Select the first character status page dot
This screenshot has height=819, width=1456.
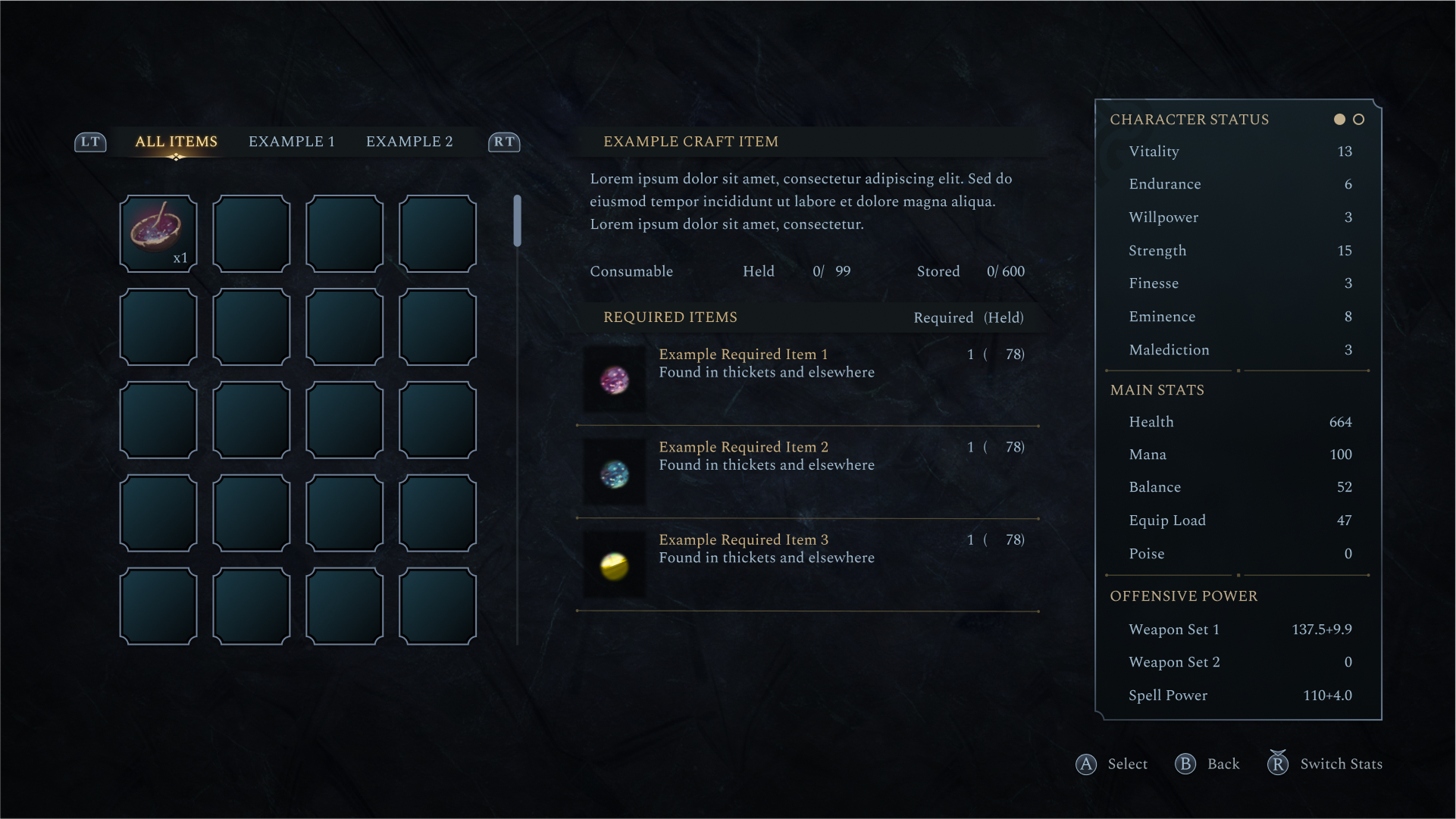click(x=1340, y=120)
